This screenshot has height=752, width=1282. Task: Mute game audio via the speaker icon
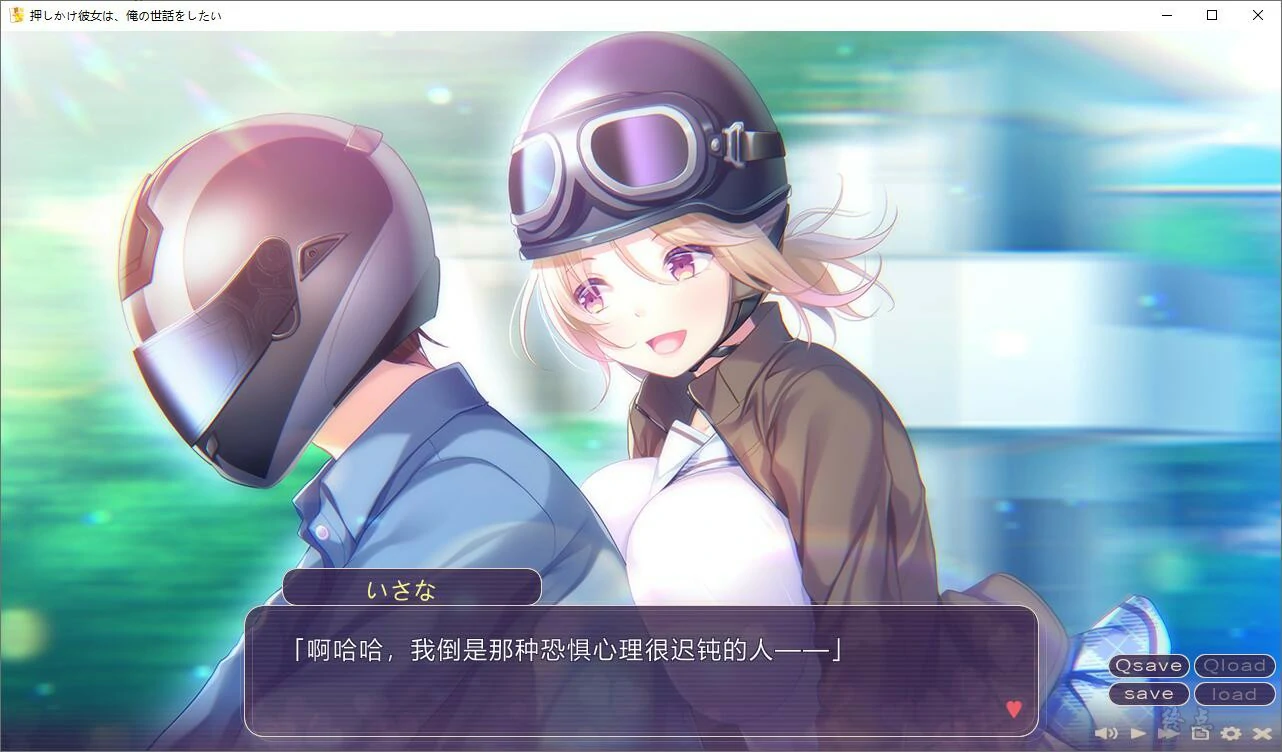pyautogui.click(x=1106, y=734)
